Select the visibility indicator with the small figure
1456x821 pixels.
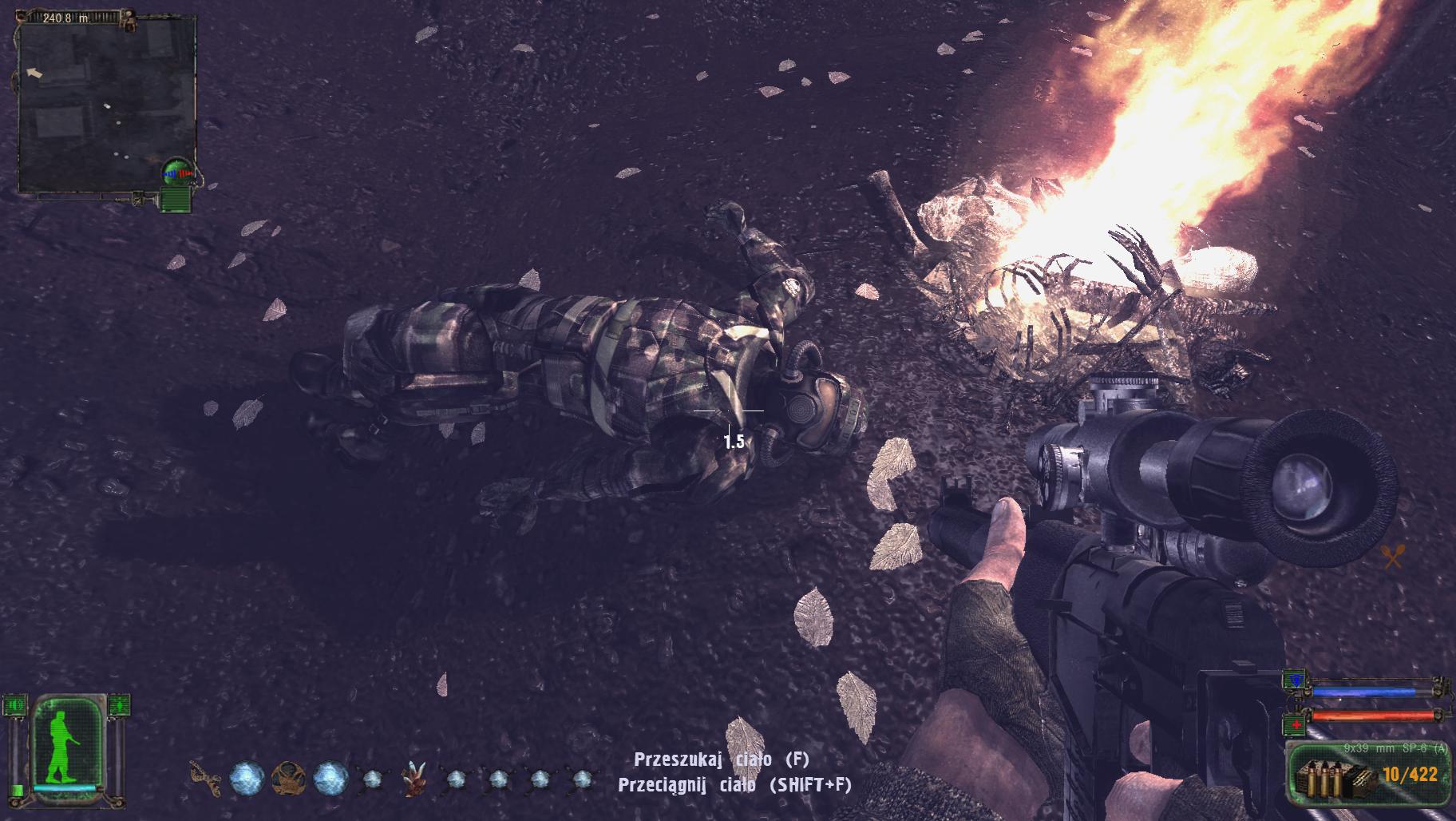(x=120, y=705)
